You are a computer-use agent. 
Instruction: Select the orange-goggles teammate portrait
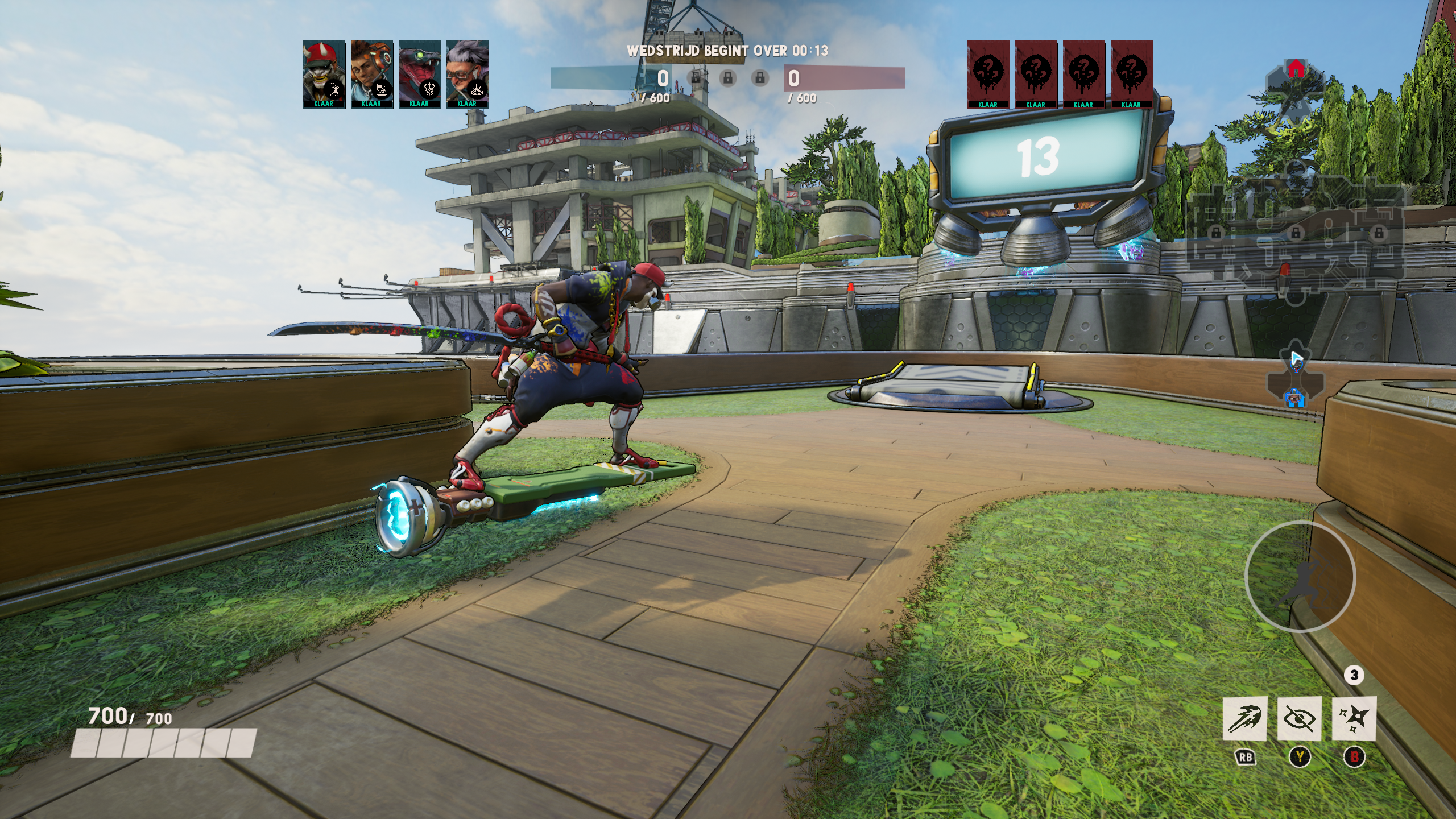click(372, 73)
